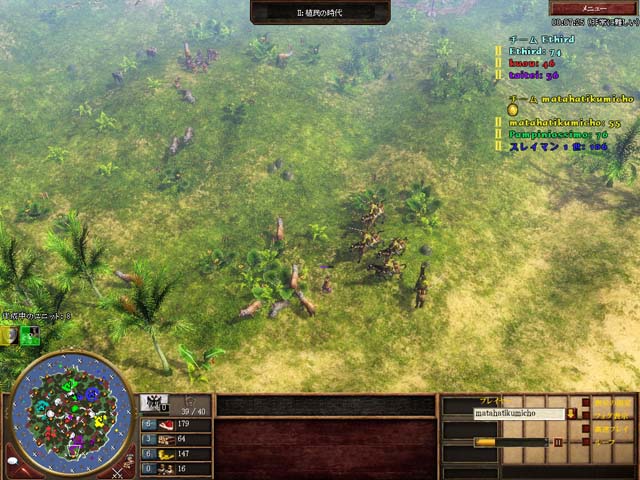
Task: Click the home city flag icon
Action: (153, 404)
